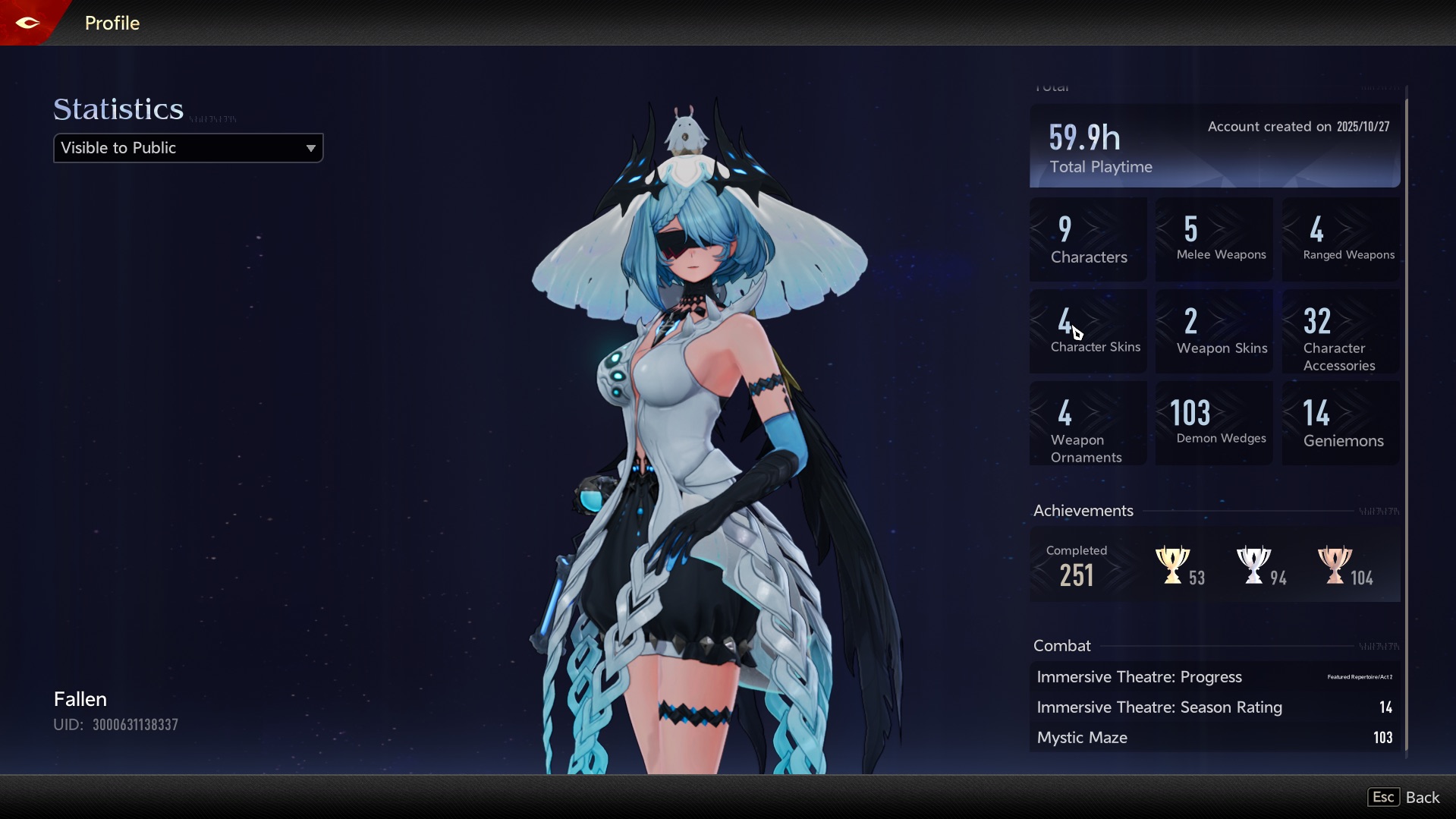This screenshot has width=1456, height=819.
Task: Open the Character Skins tile
Action: point(1088,332)
